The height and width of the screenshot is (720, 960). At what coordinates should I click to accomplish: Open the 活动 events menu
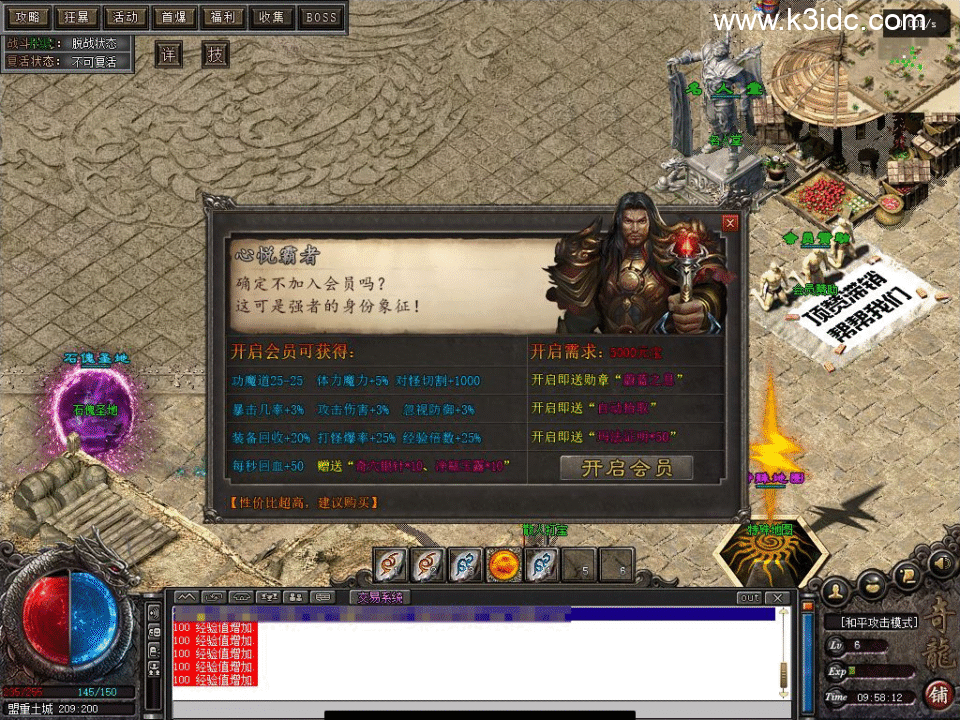[125, 17]
